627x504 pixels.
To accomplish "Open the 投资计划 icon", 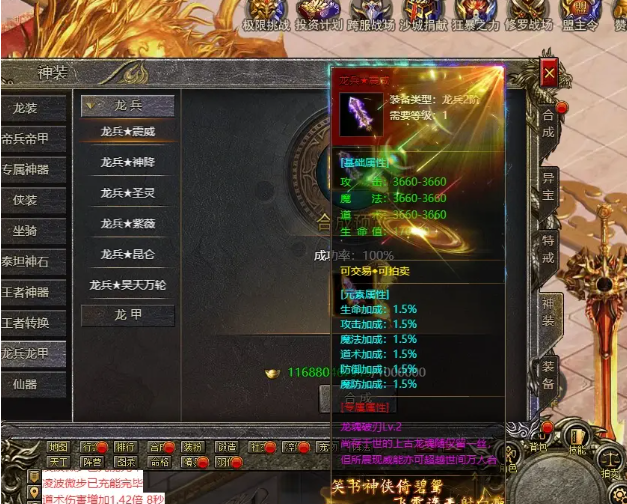I will click(x=318, y=15).
